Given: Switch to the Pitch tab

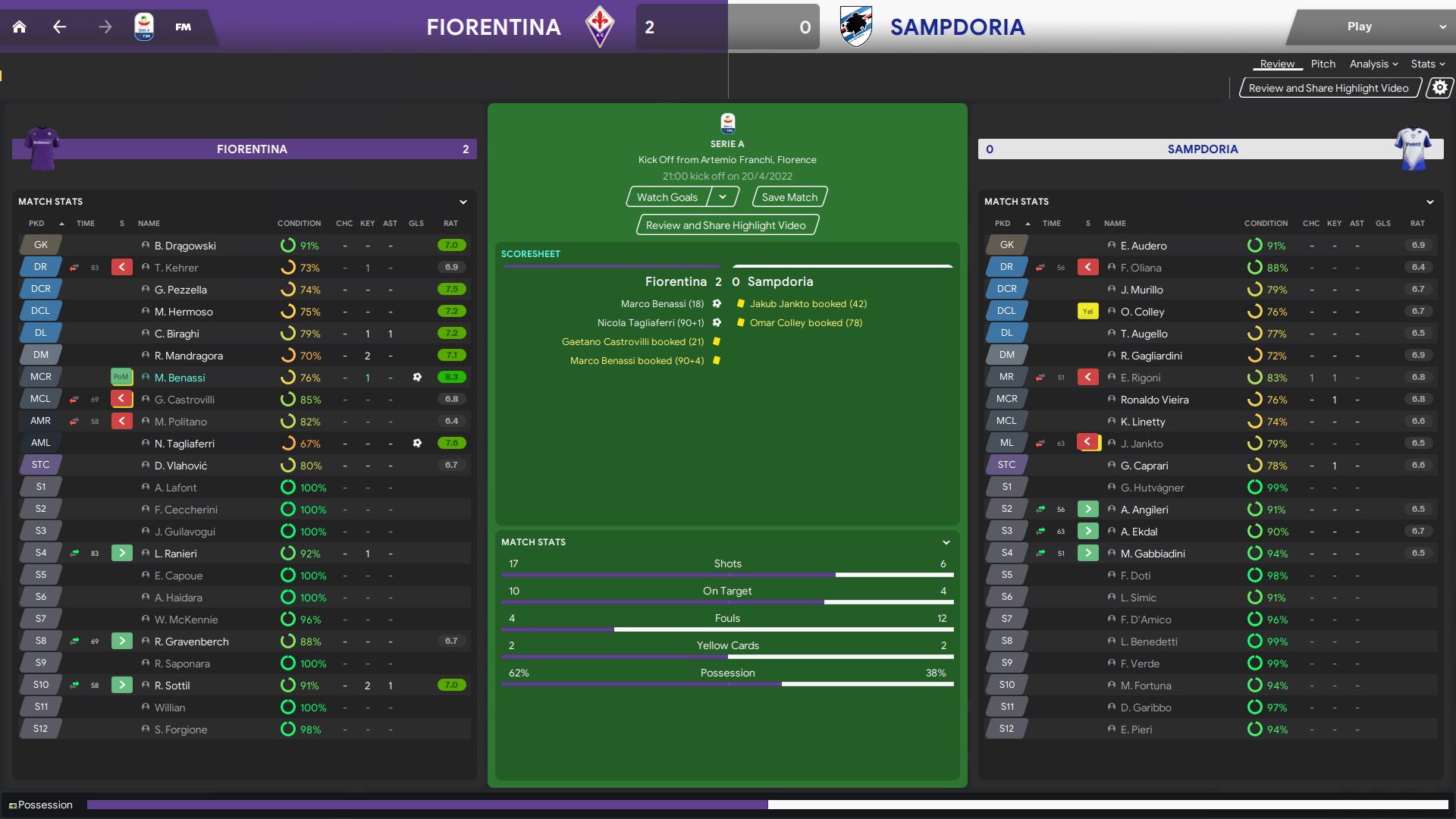Looking at the screenshot, I should [1323, 64].
